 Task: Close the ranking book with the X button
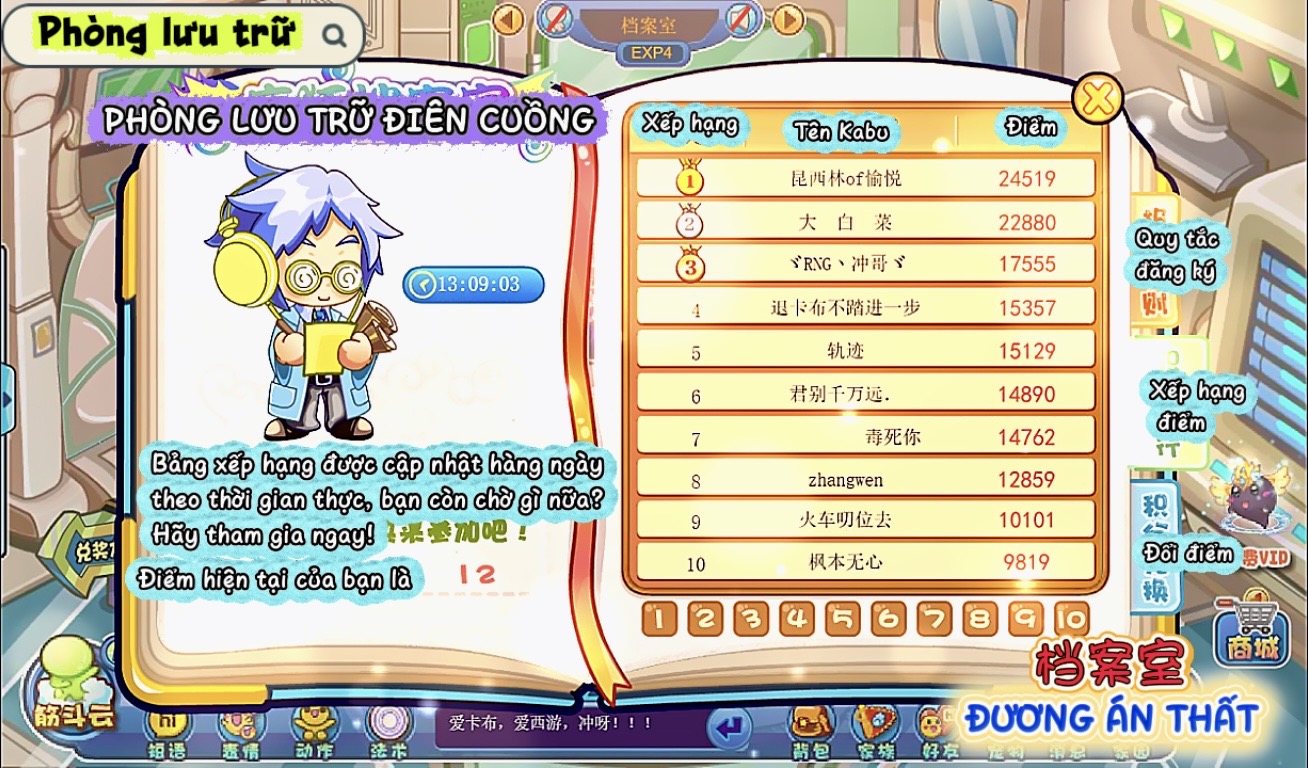[1097, 98]
